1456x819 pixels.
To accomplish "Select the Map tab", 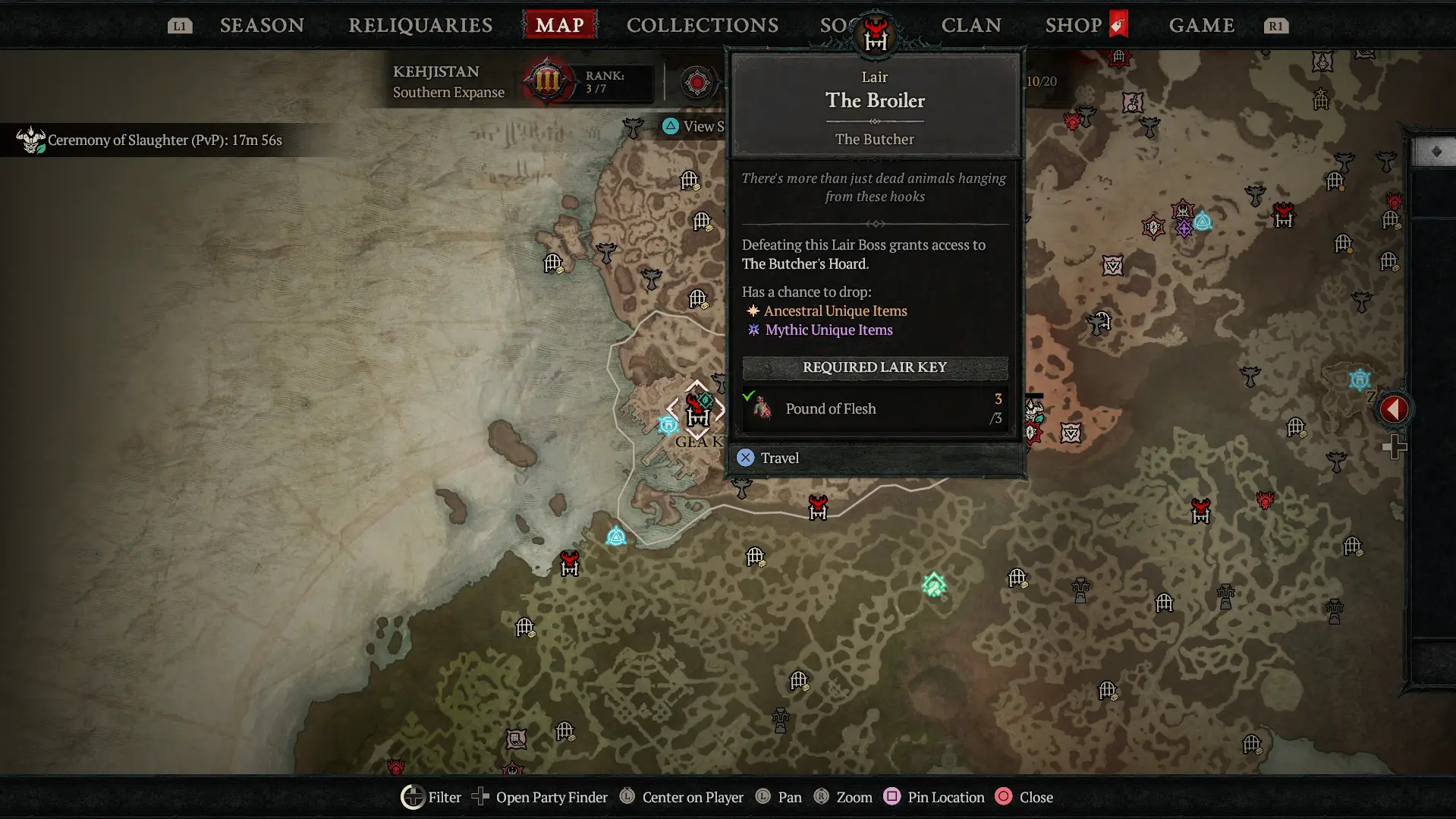I will 560,25.
